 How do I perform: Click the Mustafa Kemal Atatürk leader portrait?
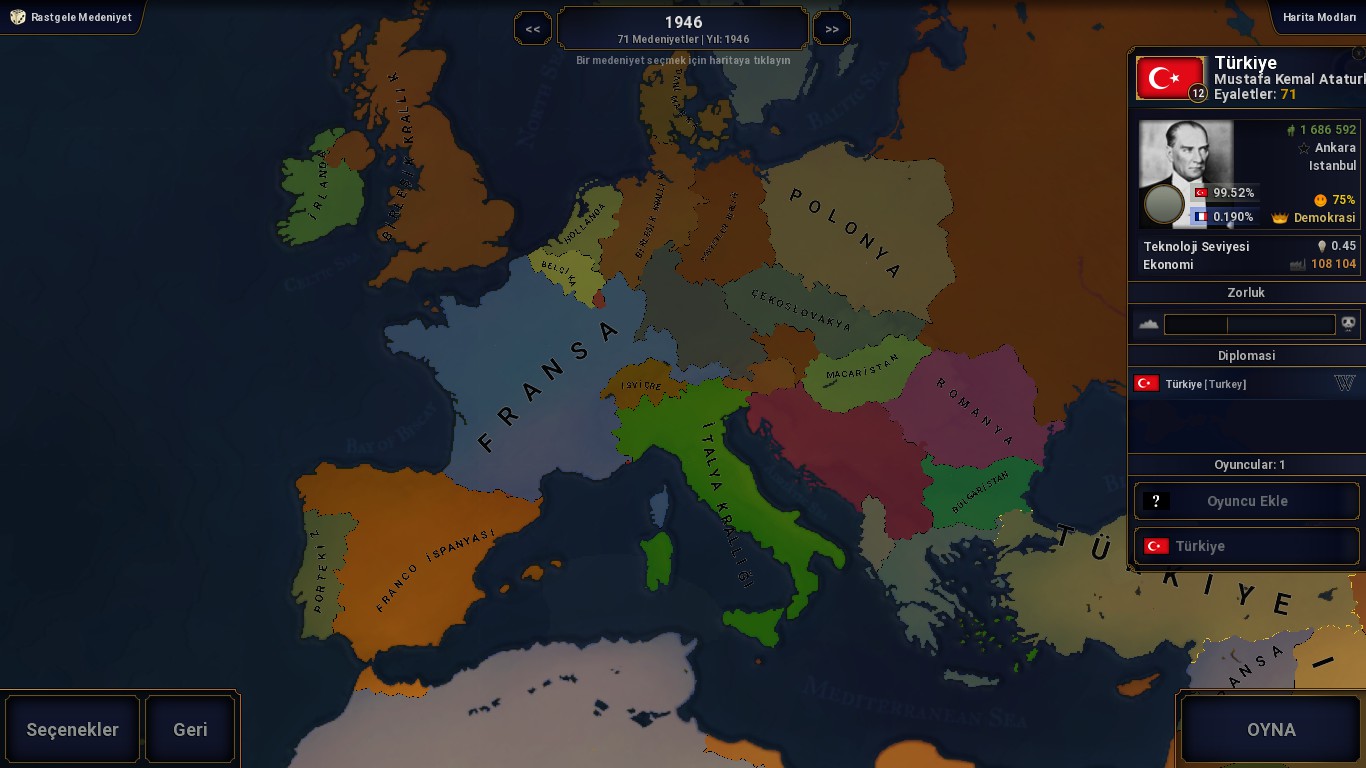[x=1187, y=170]
